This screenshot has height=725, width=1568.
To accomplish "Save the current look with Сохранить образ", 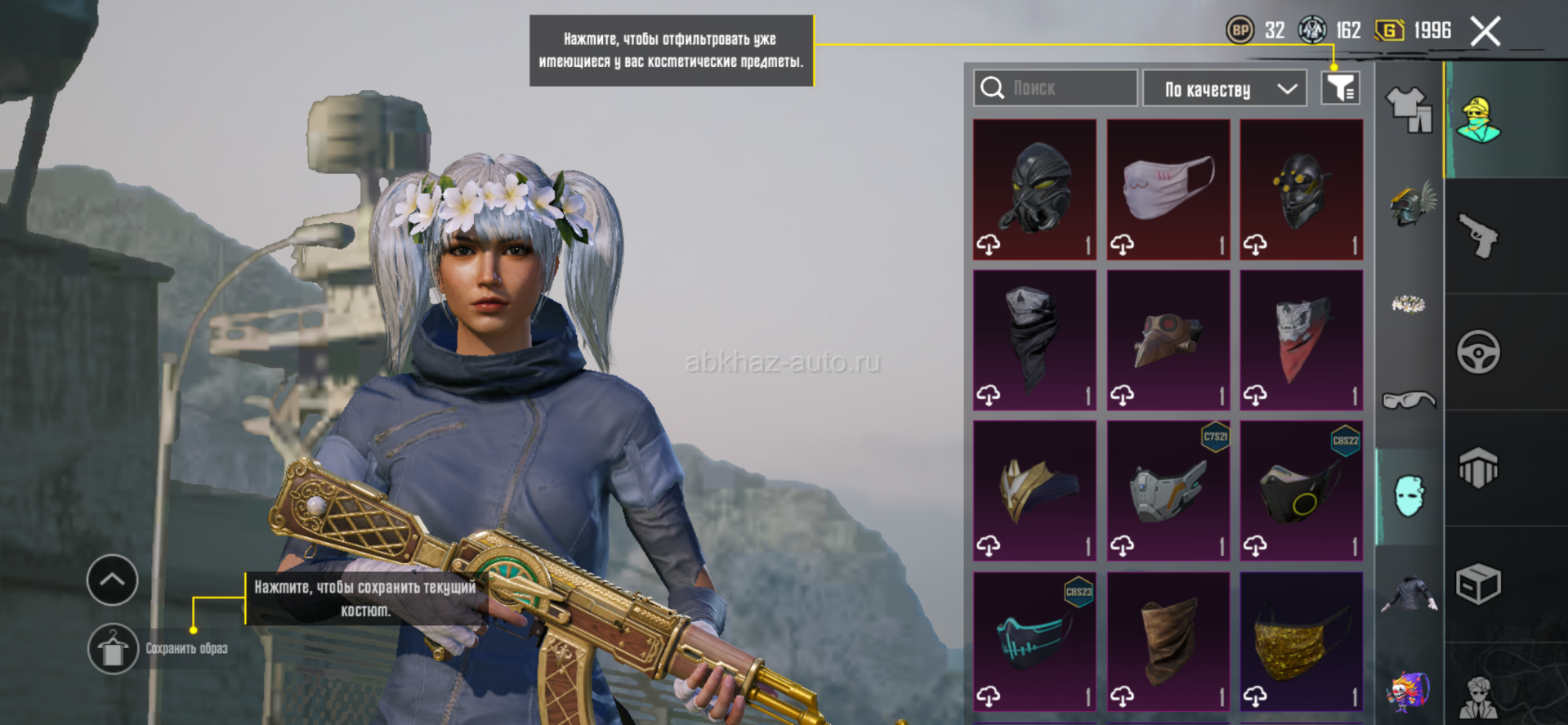I will tap(113, 649).
